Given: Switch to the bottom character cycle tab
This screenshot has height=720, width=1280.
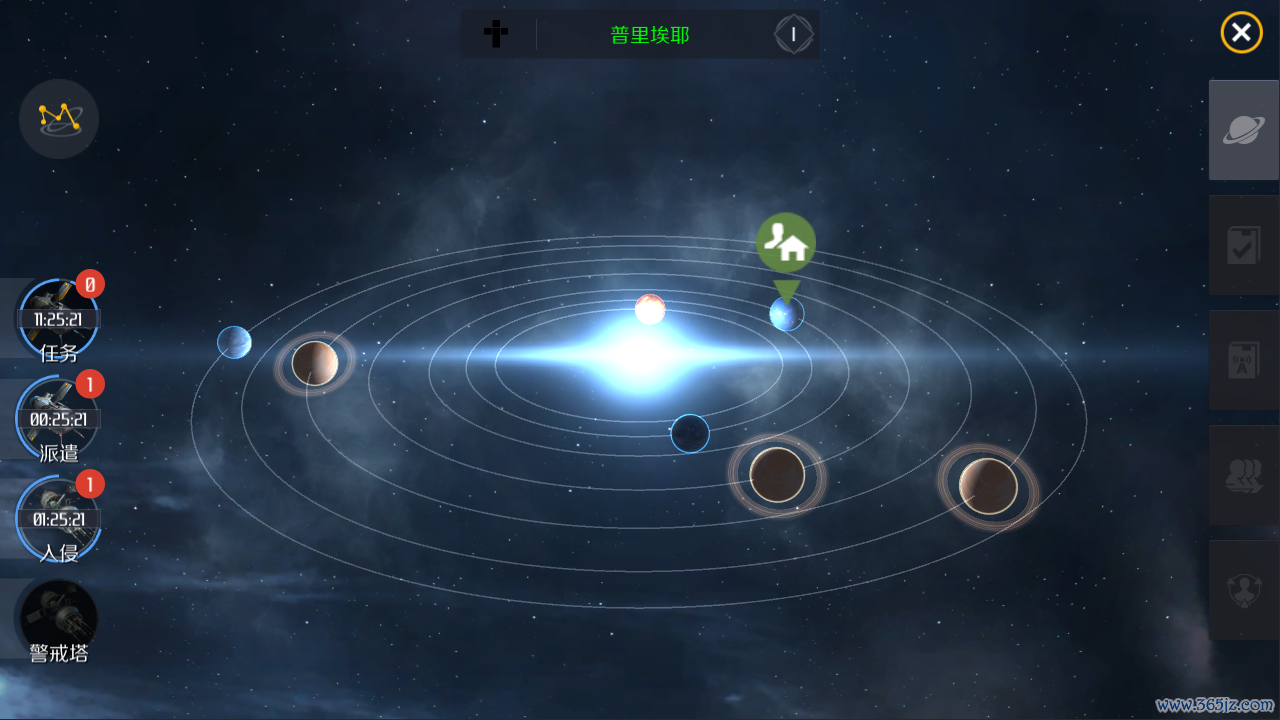Looking at the screenshot, I should point(1244,590).
